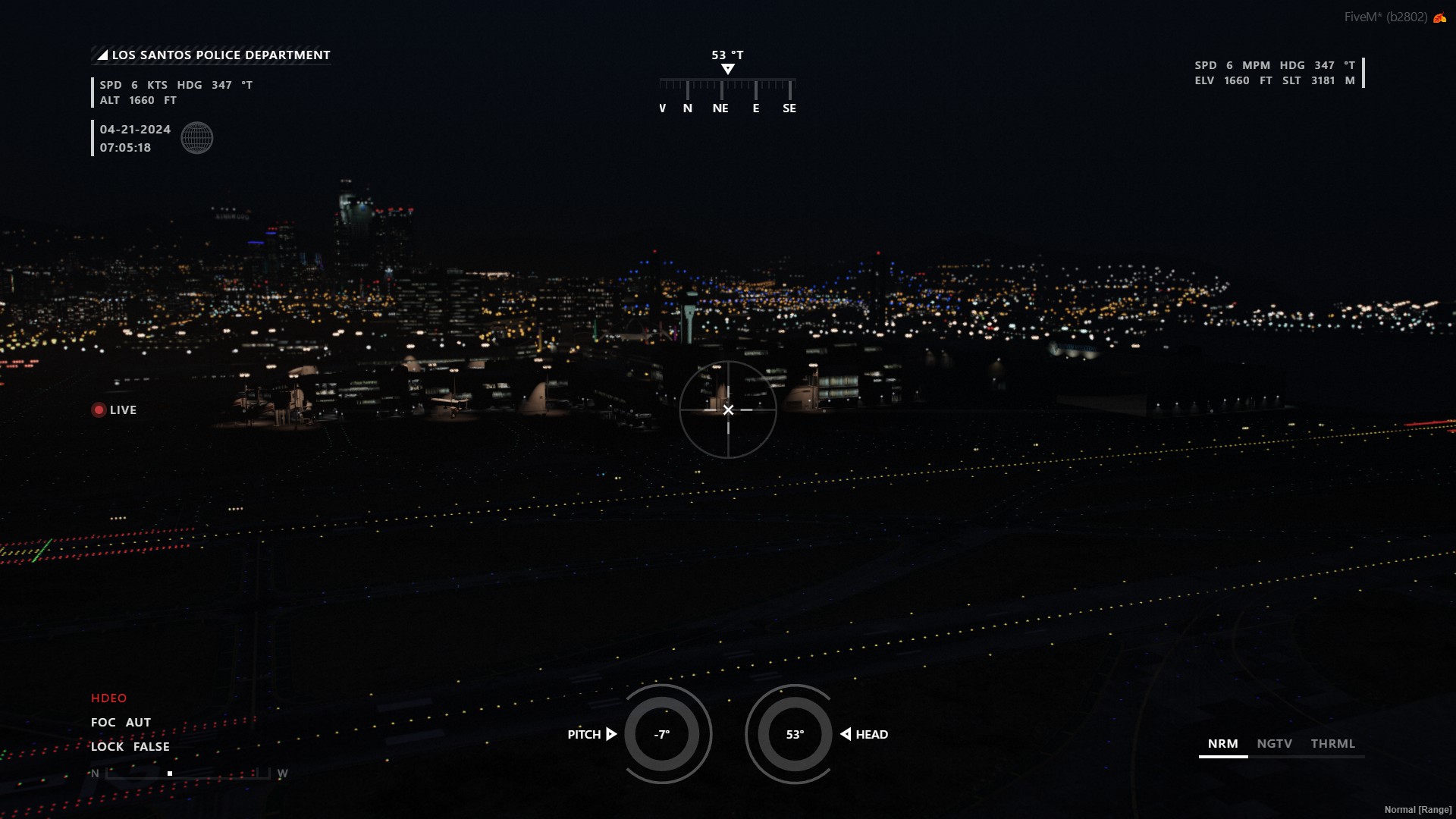
Task: Click the heading pointer arrow on the compass strip
Action: tap(728, 68)
